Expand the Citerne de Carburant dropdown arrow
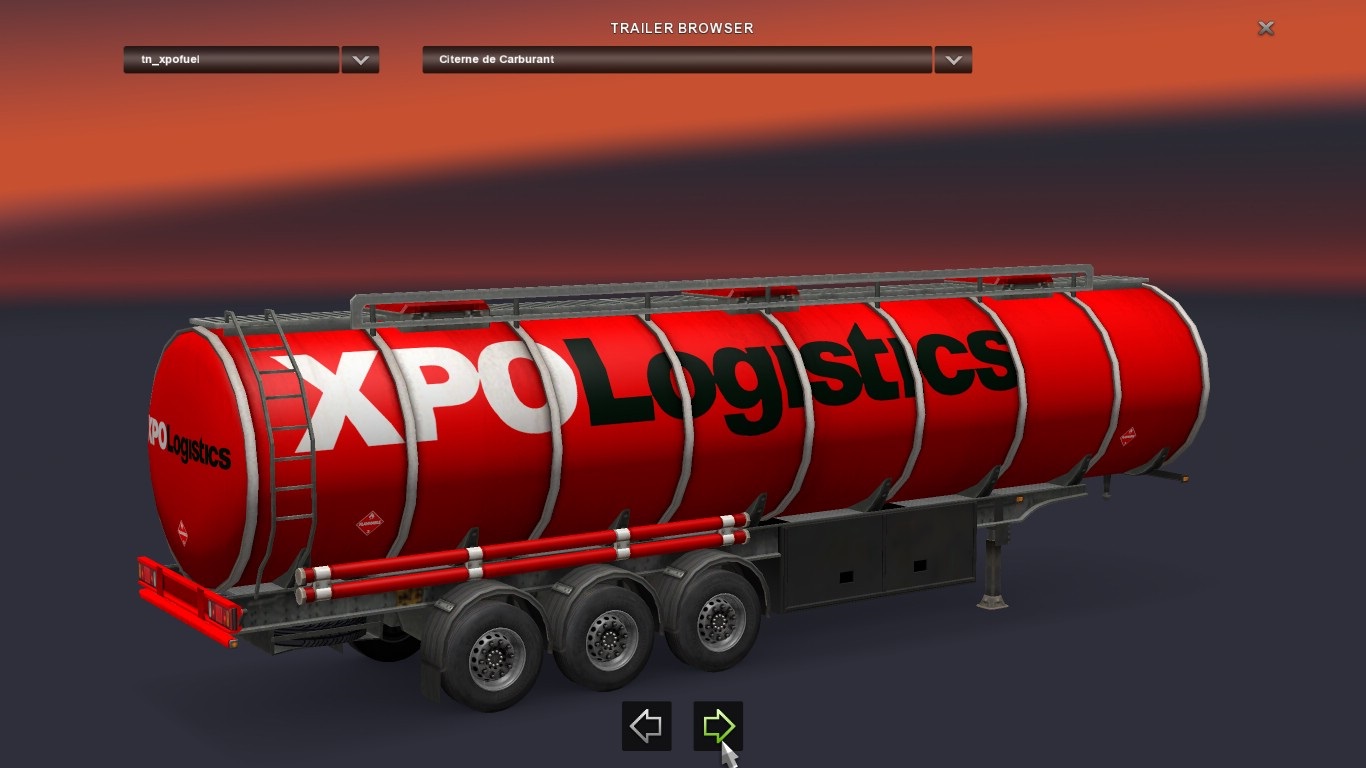 (953, 60)
